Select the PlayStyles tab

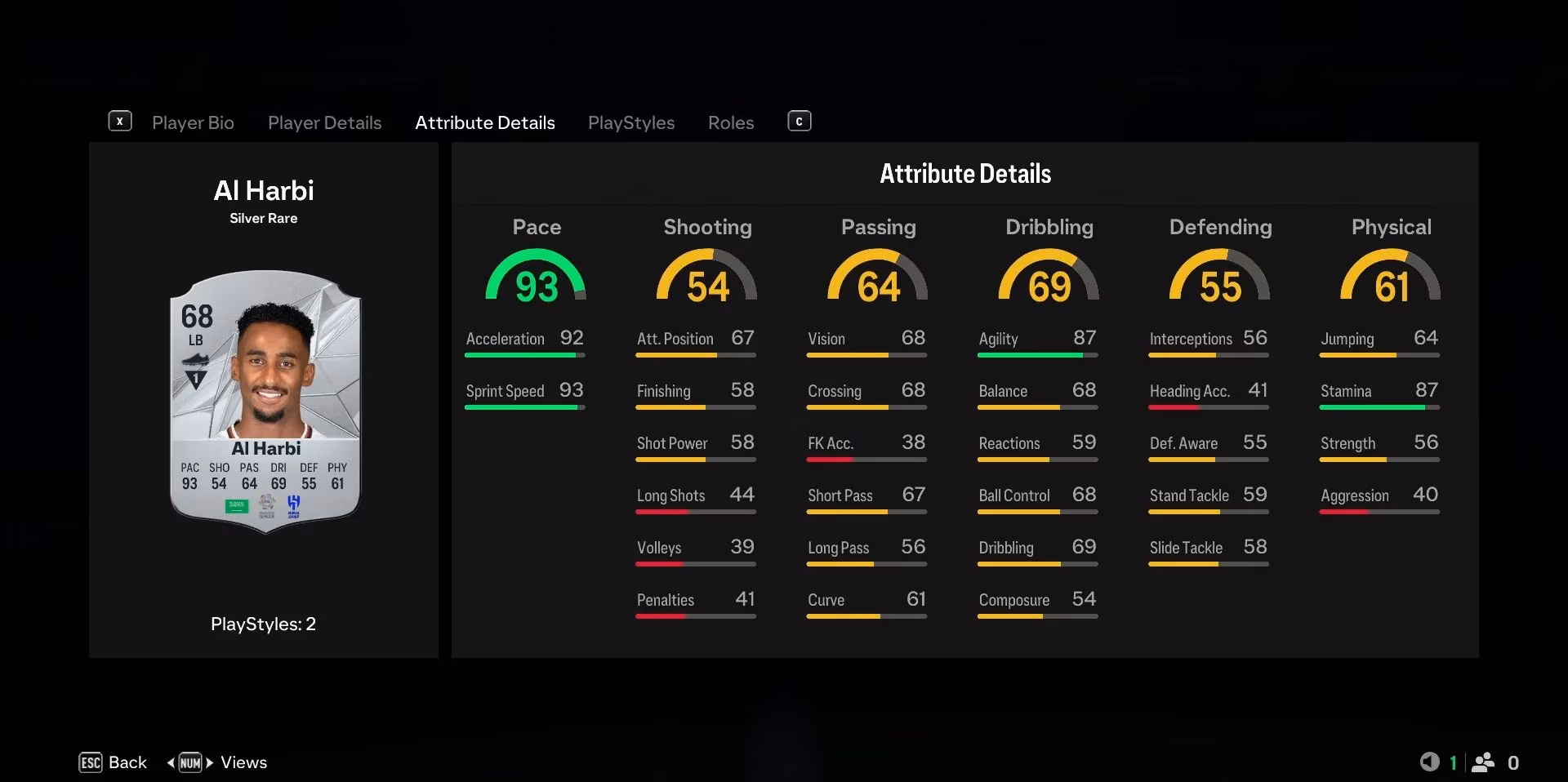[630, 122]
